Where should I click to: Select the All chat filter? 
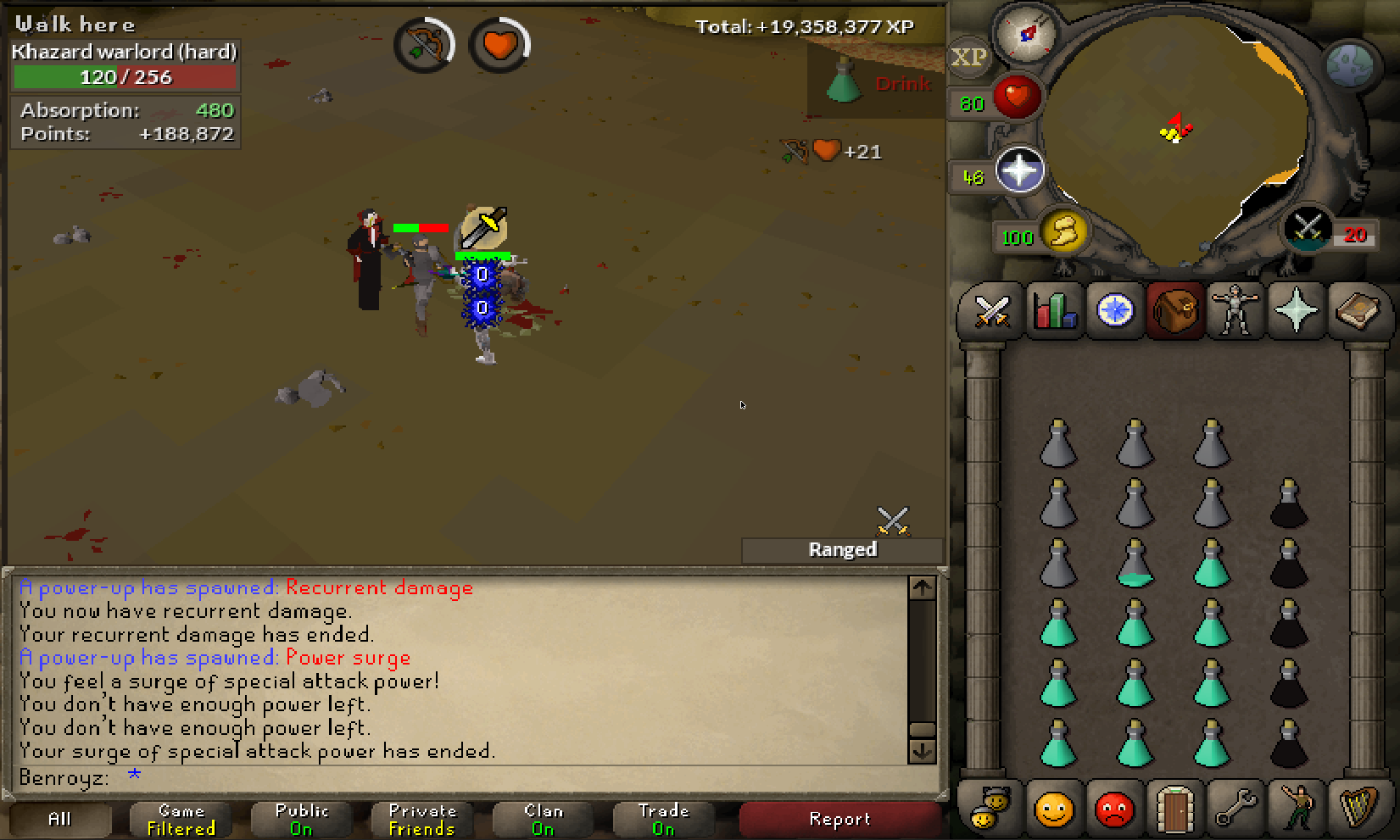pos(59,820)
